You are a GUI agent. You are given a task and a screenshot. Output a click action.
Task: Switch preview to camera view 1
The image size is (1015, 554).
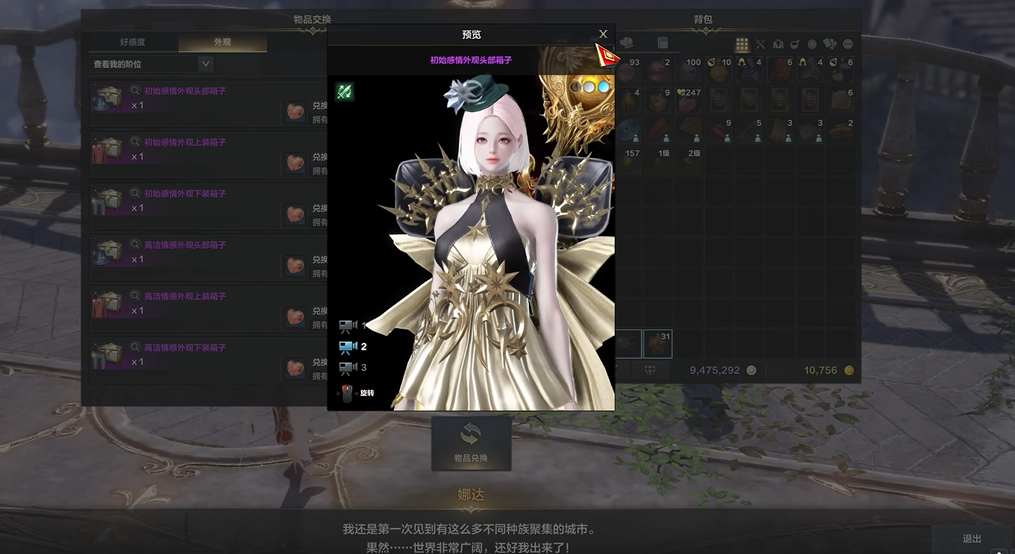coord(349,325)
